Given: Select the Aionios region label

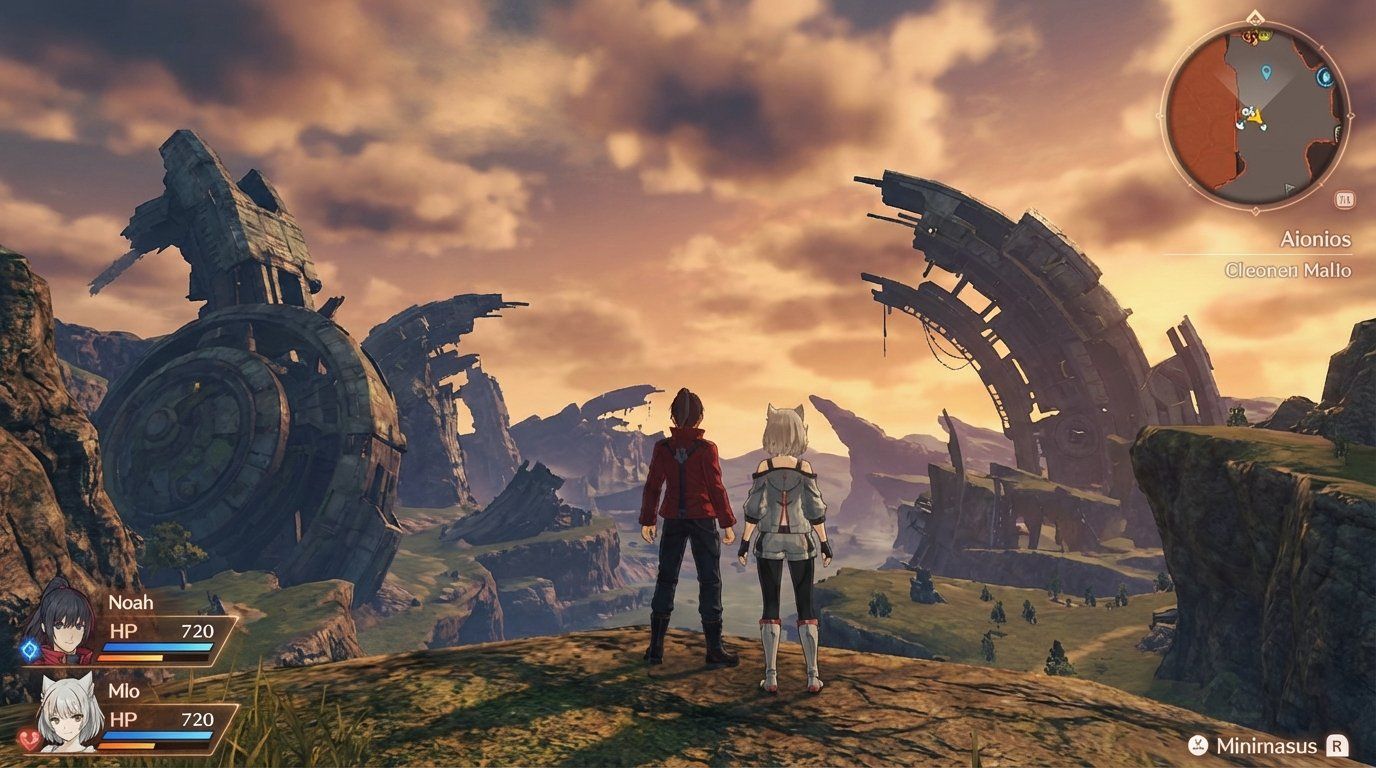Looking at the screenshot, I should coord(1316,240).
